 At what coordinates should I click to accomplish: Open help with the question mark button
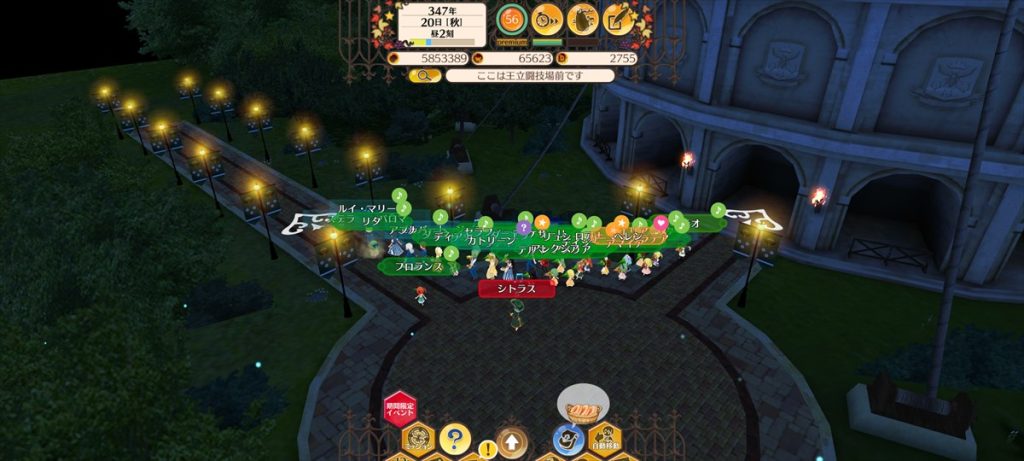pos(454,438)
